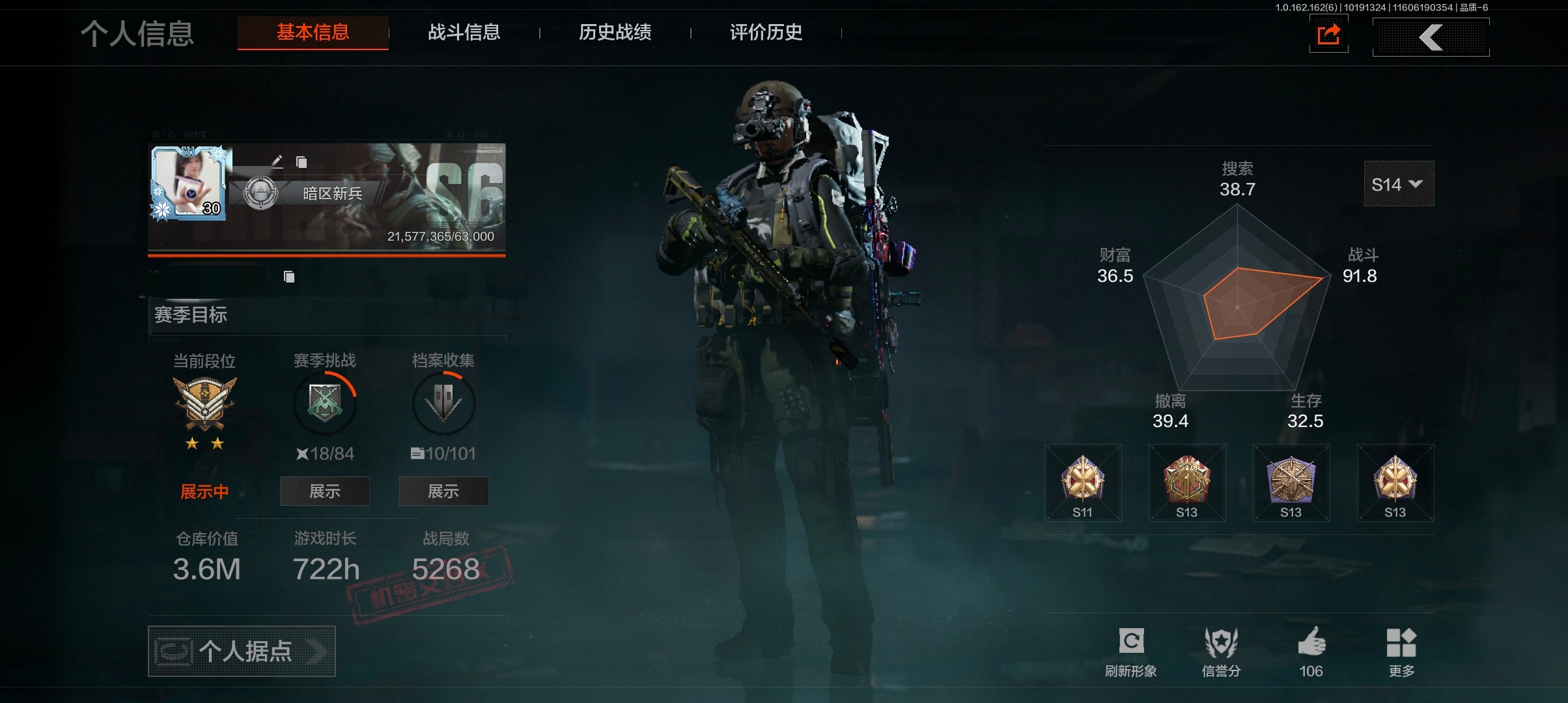This screenshot has width=1568, height=703.
Task: Select the 评价历史 tab
Action: point(766,33)
